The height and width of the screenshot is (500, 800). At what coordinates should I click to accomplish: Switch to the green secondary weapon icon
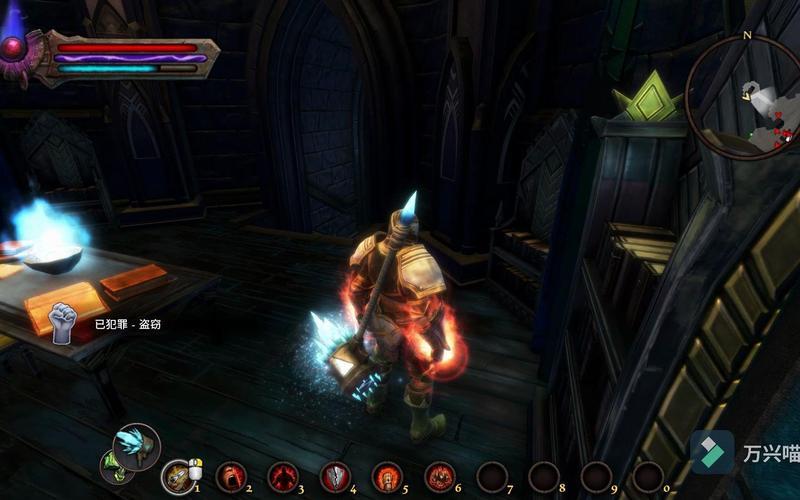pyautogui.click(x=112, y=465)
